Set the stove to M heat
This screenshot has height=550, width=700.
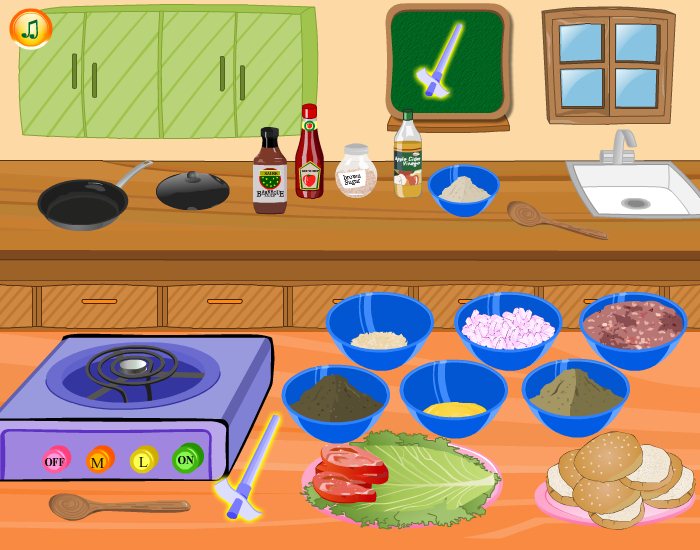(99, 460)
